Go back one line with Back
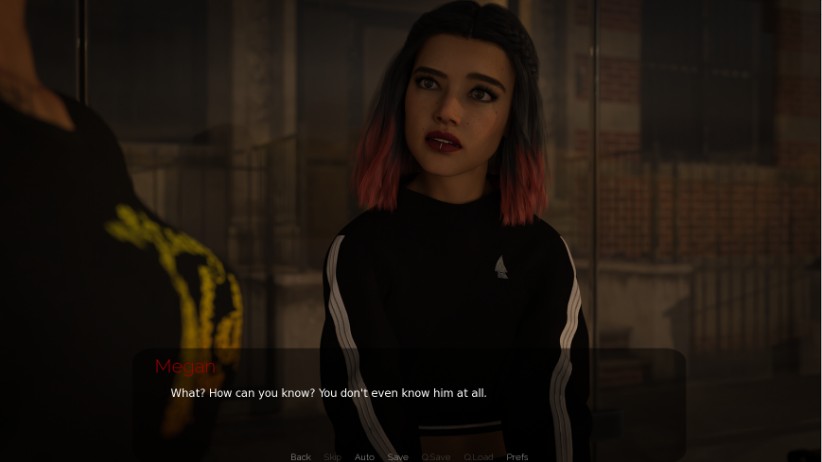This screenshot has width=822, height=462. 300,457
